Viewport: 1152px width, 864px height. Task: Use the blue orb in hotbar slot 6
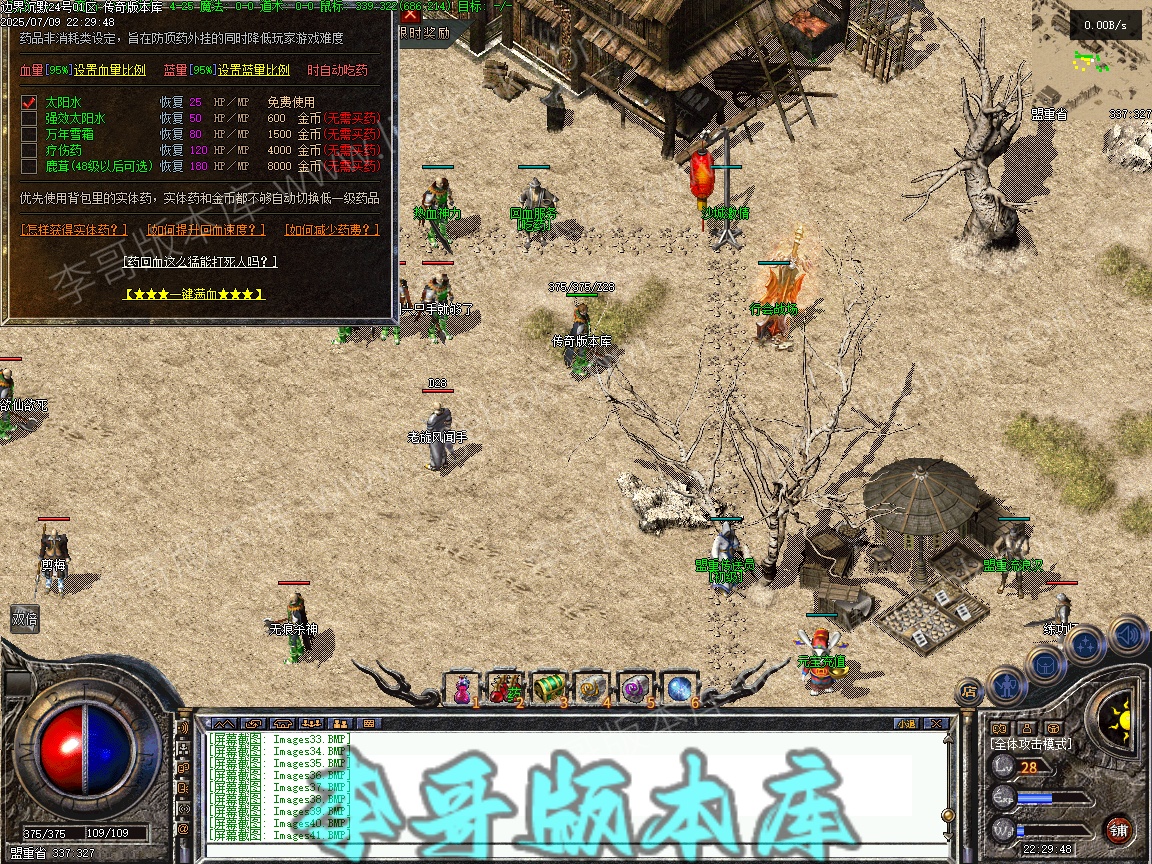(680, 688)
